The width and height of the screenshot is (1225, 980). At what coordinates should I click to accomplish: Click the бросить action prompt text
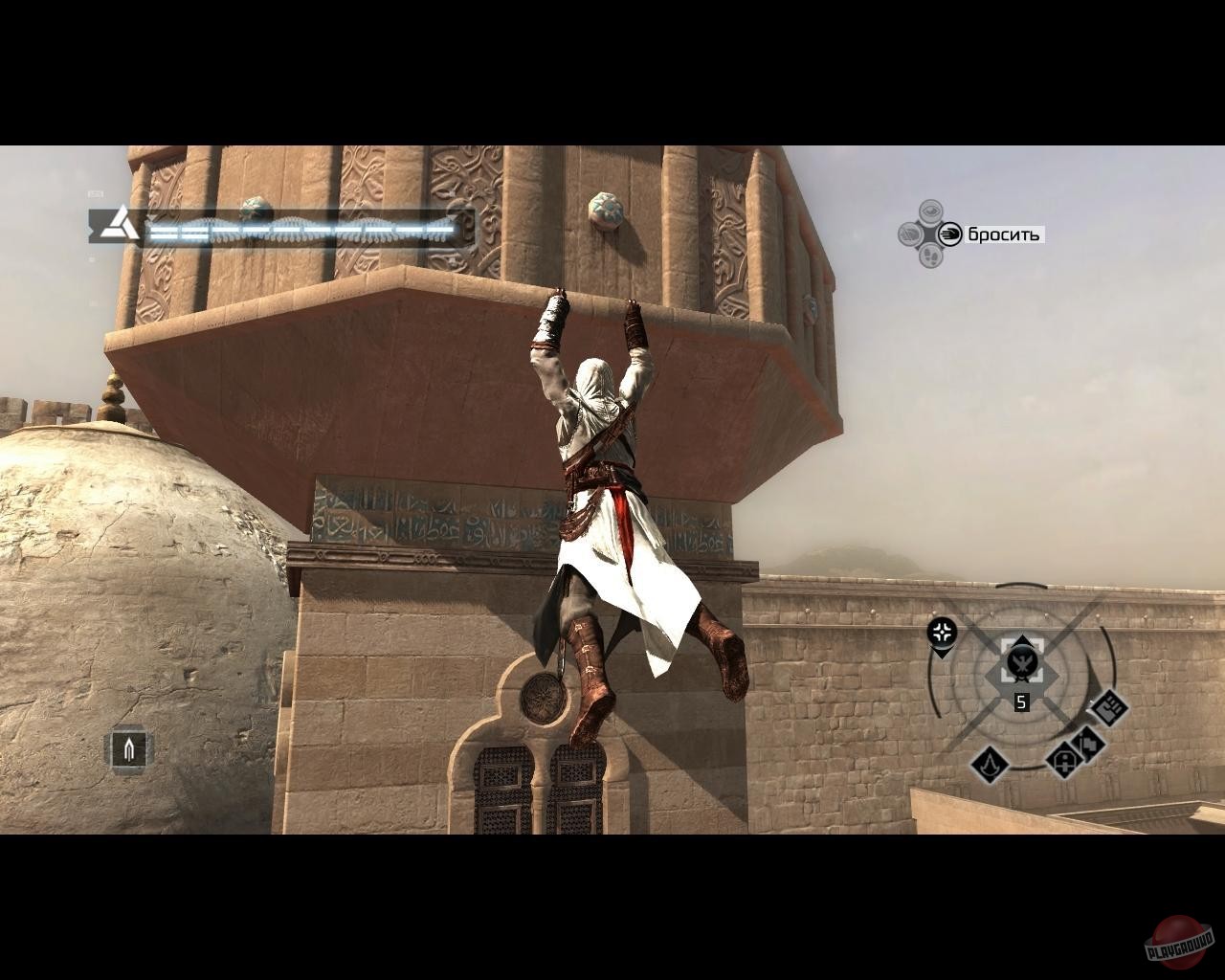1003,234
